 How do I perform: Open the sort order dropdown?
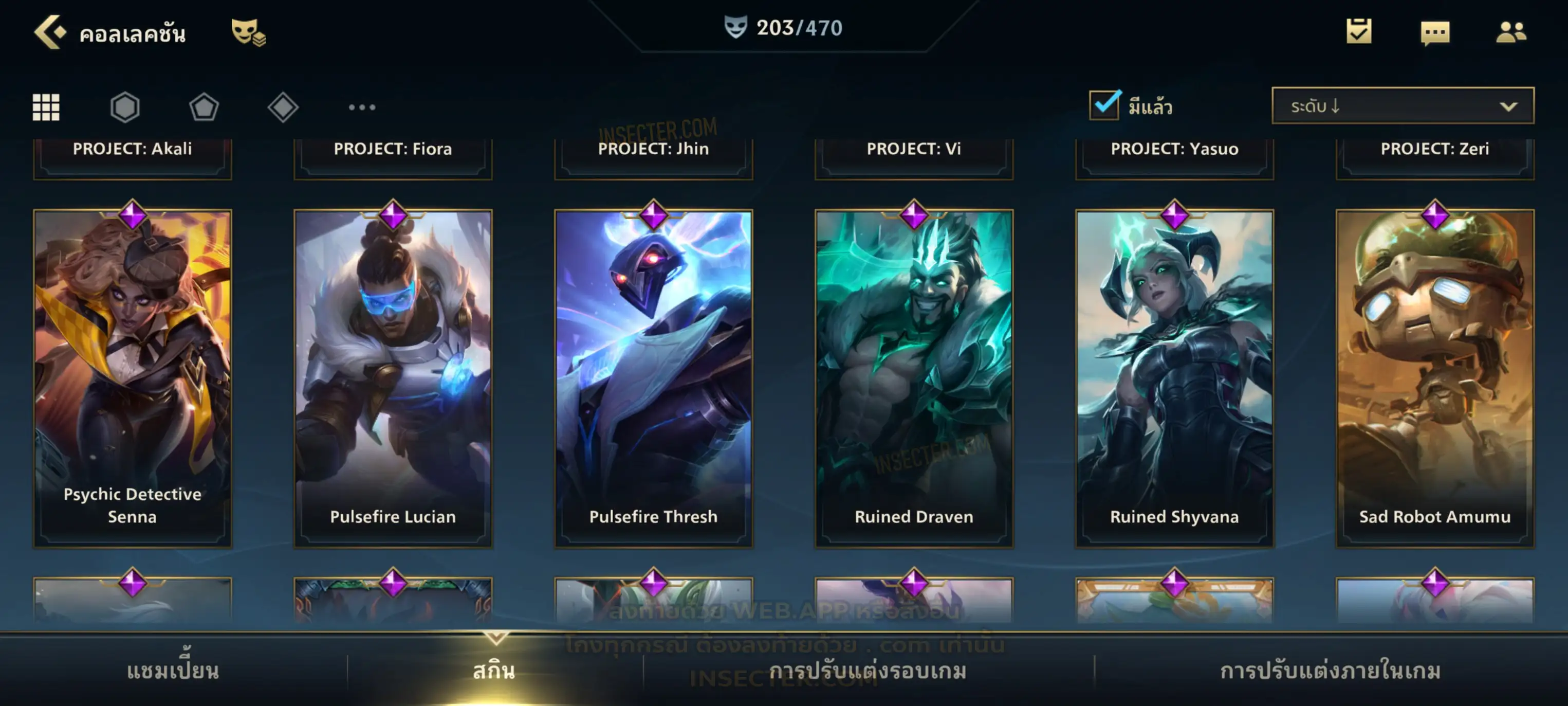(x=1402, y=106)
